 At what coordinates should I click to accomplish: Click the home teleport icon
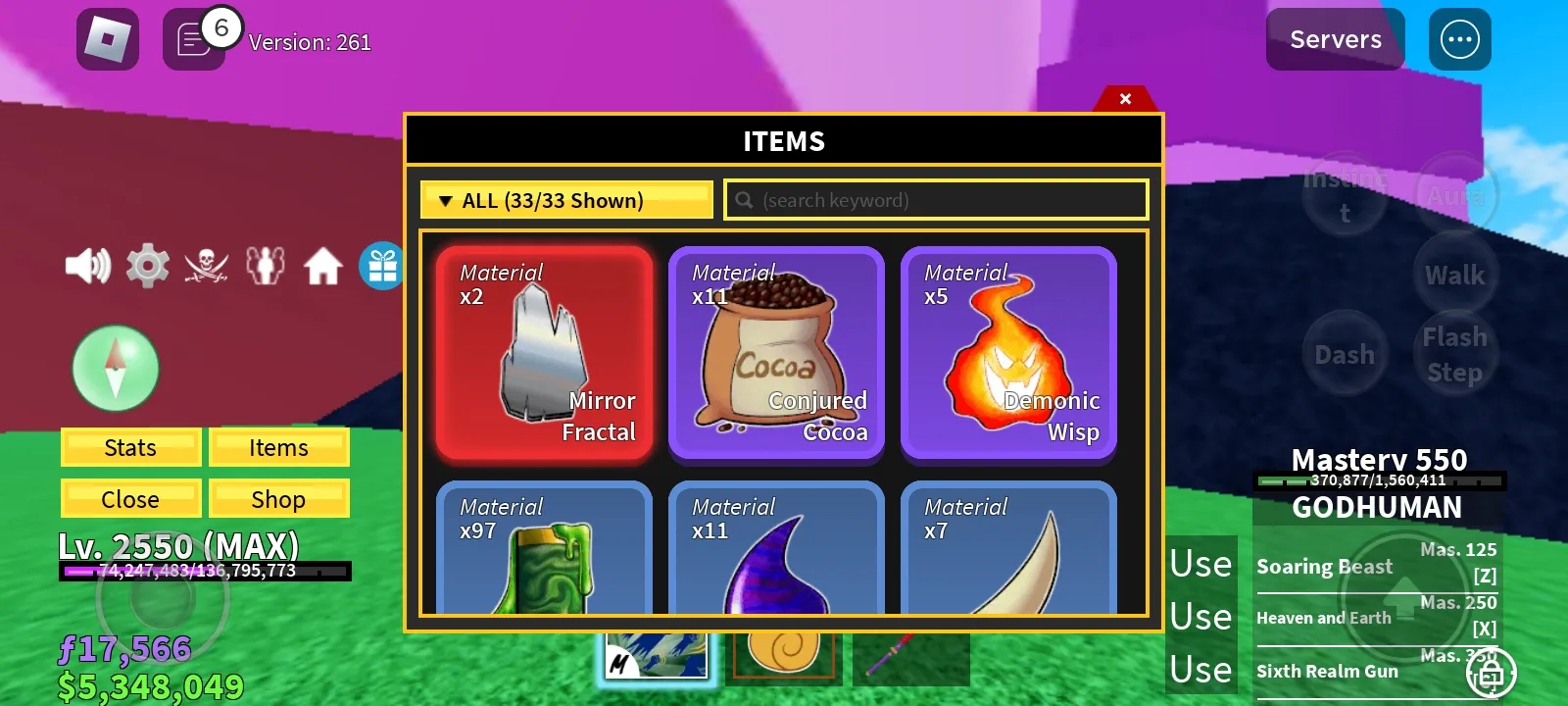pyautogui.click(x=323, y=265)
